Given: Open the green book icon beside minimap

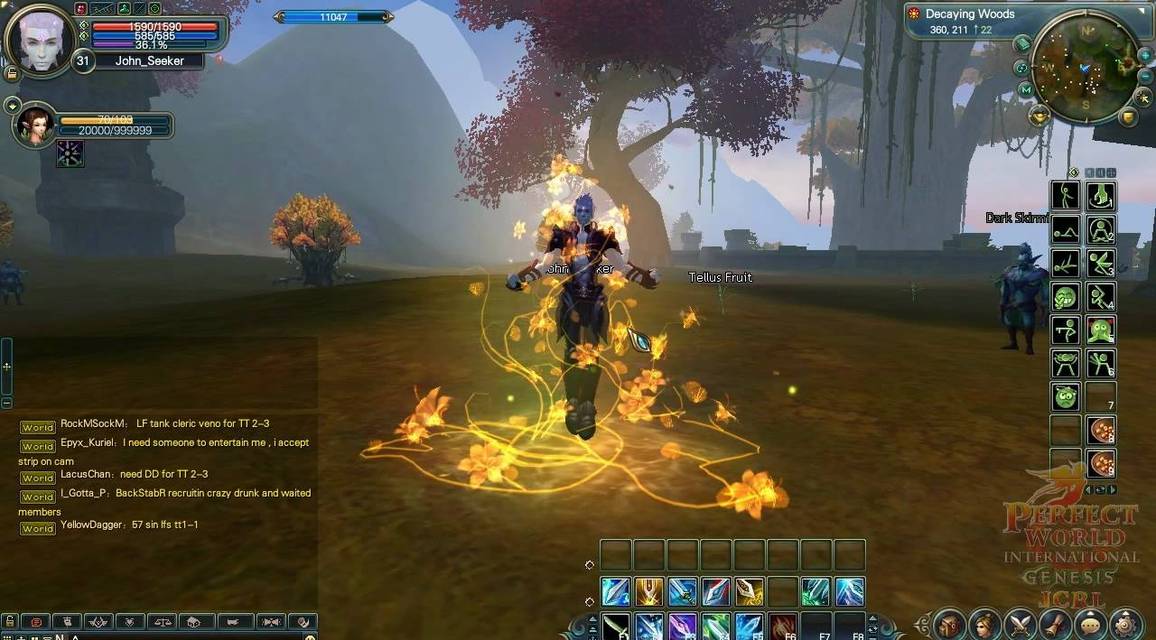Looking at the screenshot, I should (1022, 44).
